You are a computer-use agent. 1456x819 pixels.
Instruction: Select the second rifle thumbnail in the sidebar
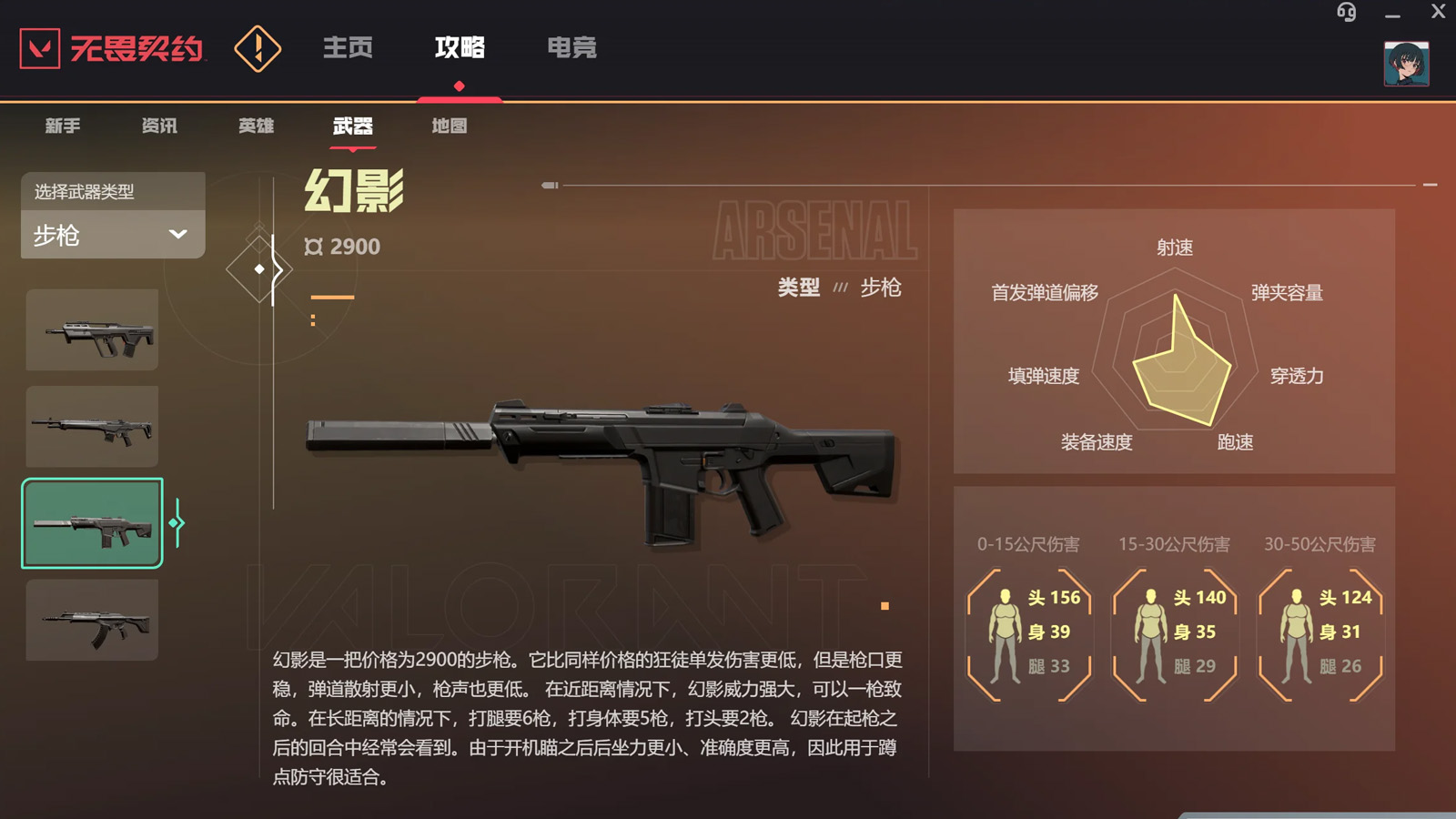coord(92,426)
